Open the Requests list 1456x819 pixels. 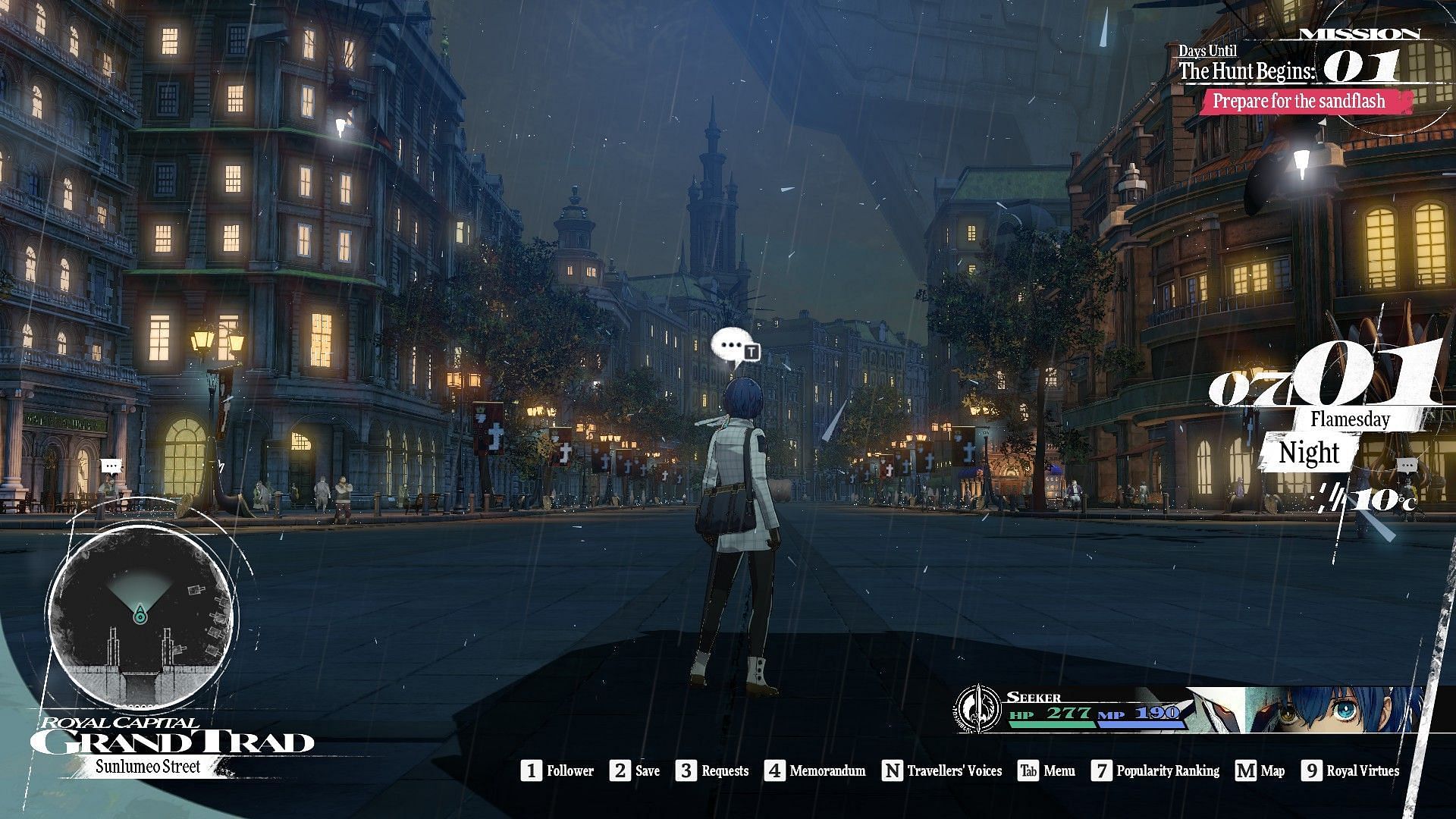714,771
